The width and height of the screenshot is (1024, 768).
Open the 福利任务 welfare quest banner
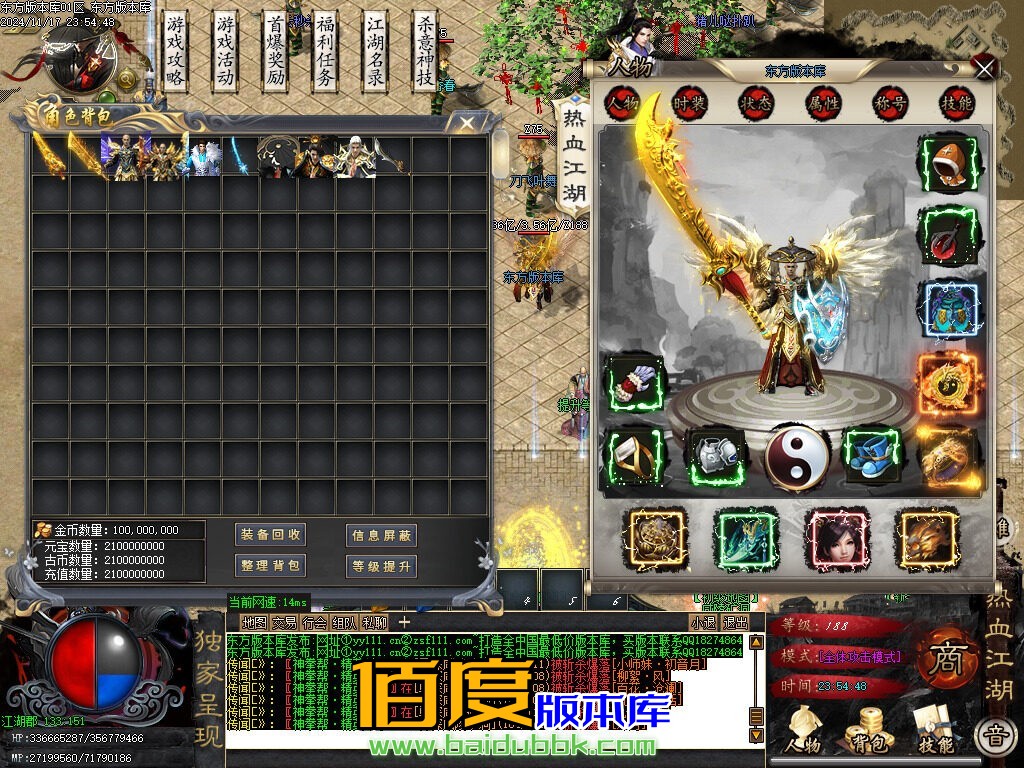pyautogui.click(x=325, y=50)
